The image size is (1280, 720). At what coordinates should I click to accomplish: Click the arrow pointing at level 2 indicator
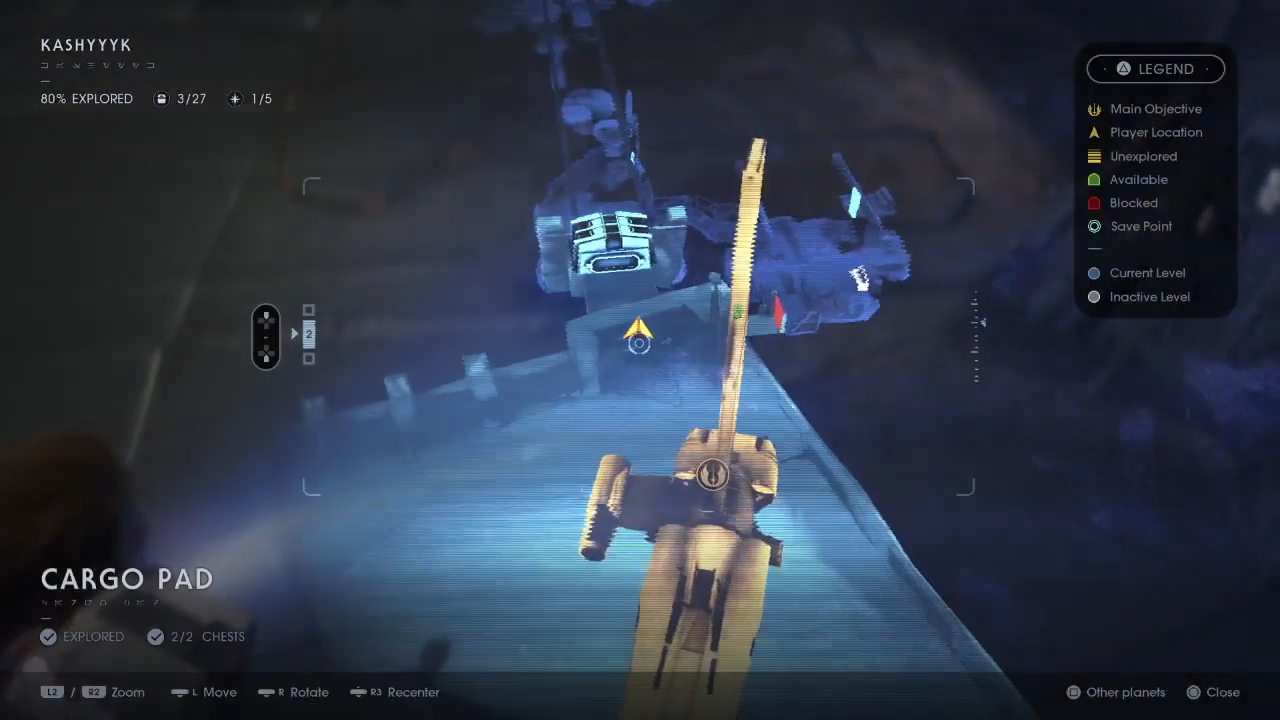pyautogui.click(x=294, y=334)
